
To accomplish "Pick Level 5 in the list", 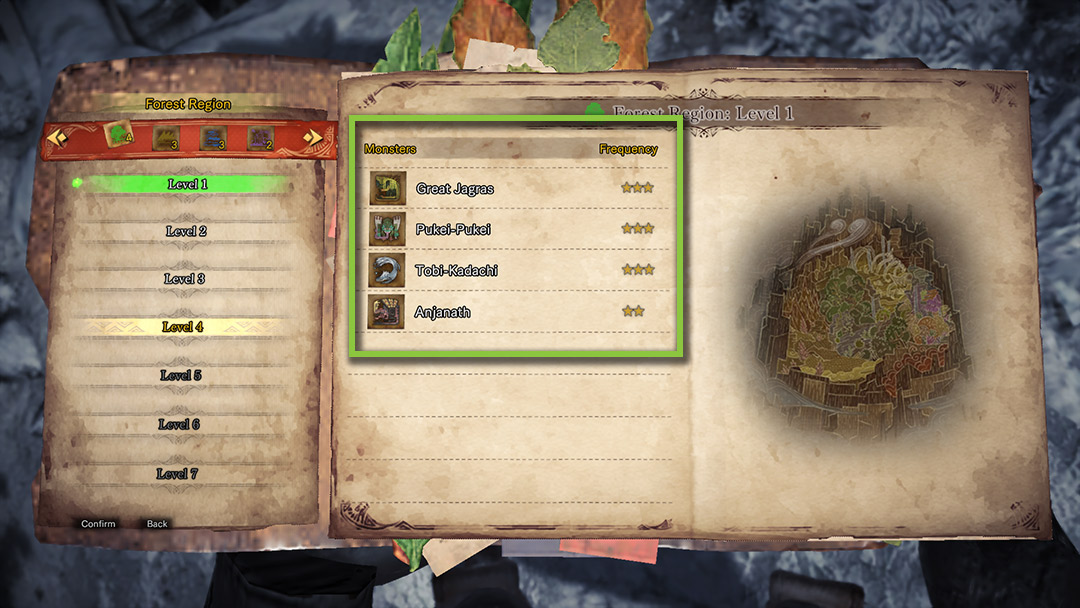I will (181, 375).
